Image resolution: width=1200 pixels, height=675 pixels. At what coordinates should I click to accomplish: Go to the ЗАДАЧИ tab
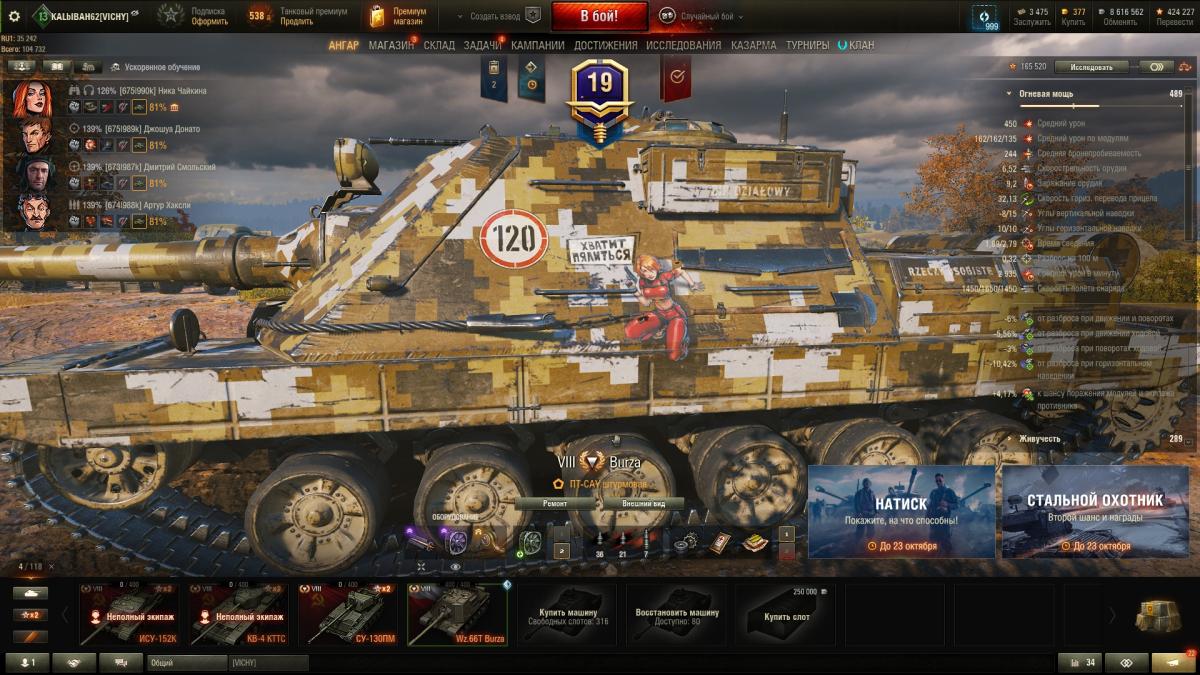[483, 45]
